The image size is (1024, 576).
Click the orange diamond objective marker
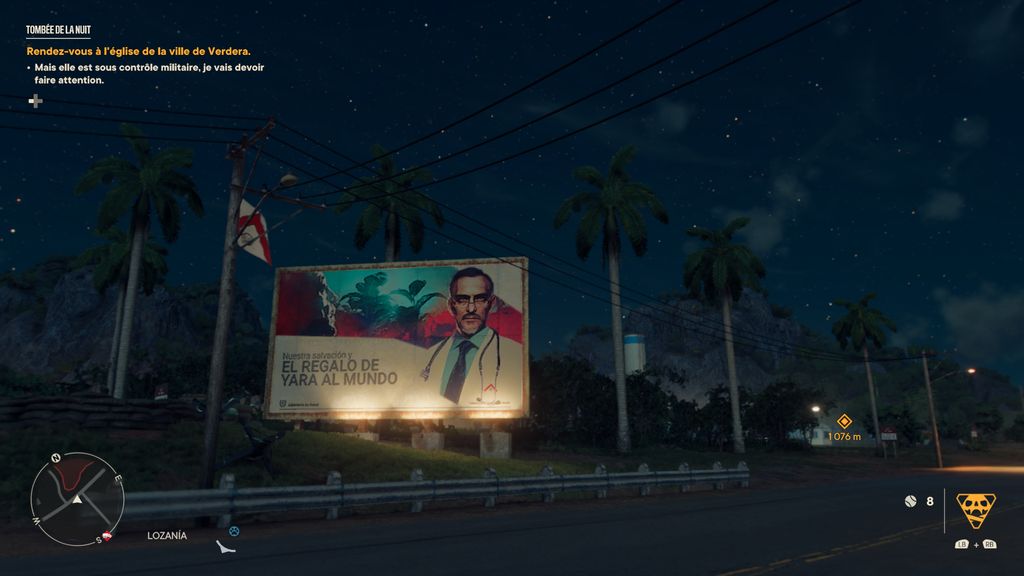pyautogui.click(x=844, y=421)
